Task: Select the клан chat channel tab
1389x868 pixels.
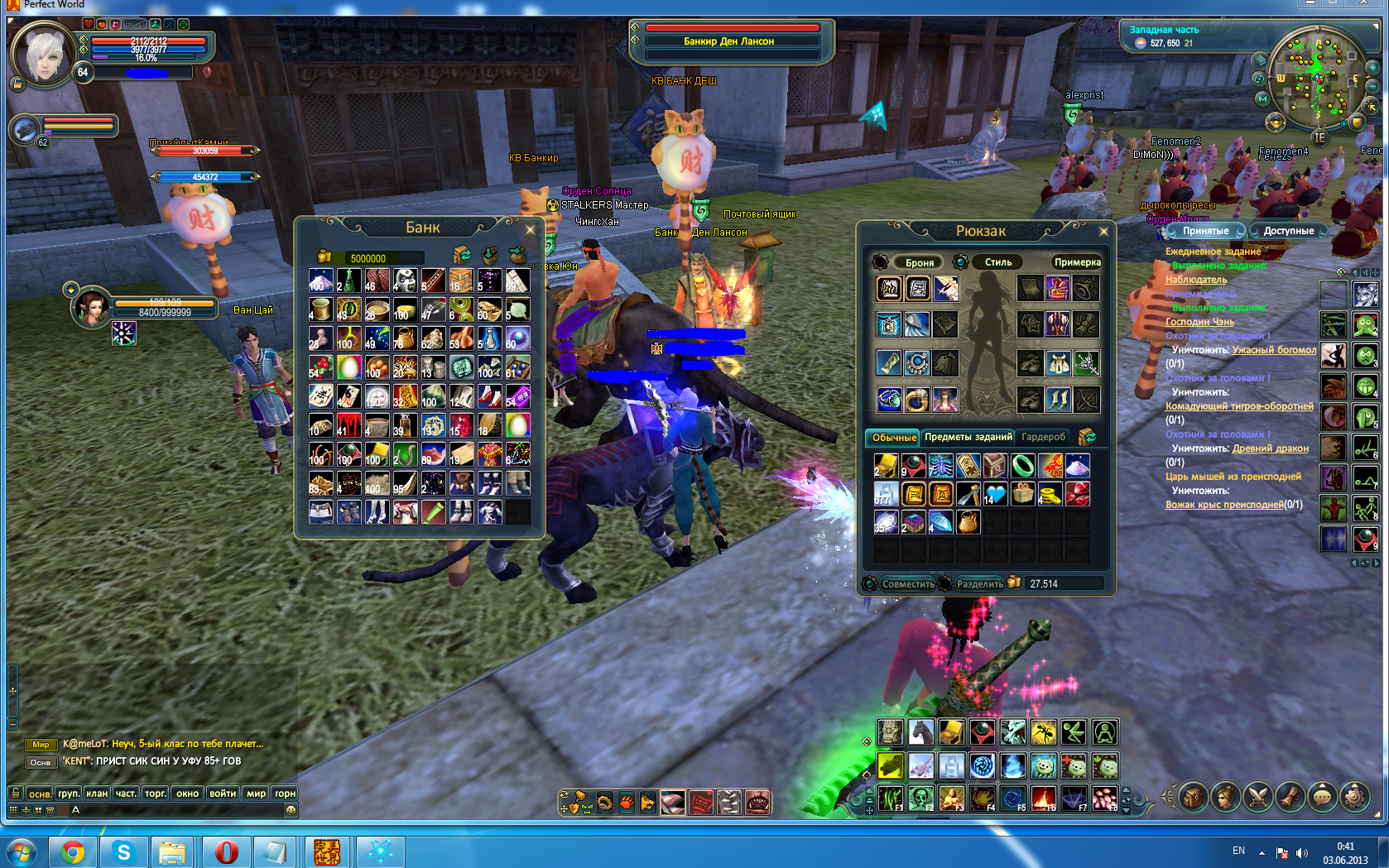Action: 97,793
